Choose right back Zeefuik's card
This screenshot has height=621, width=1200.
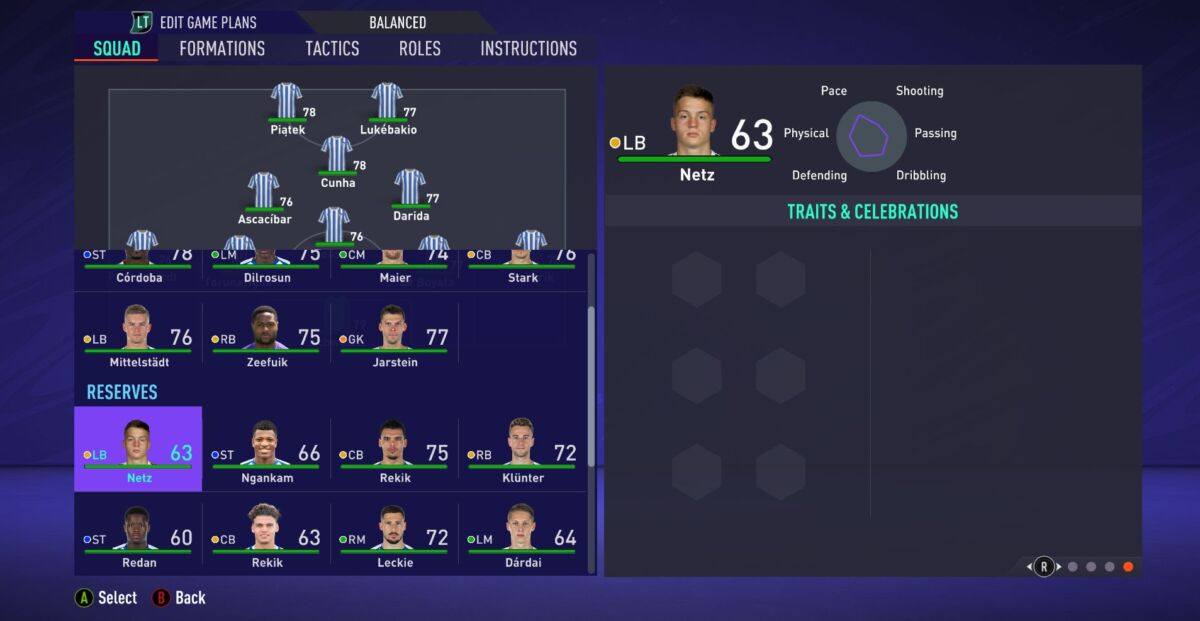click(x=266, y=337)
